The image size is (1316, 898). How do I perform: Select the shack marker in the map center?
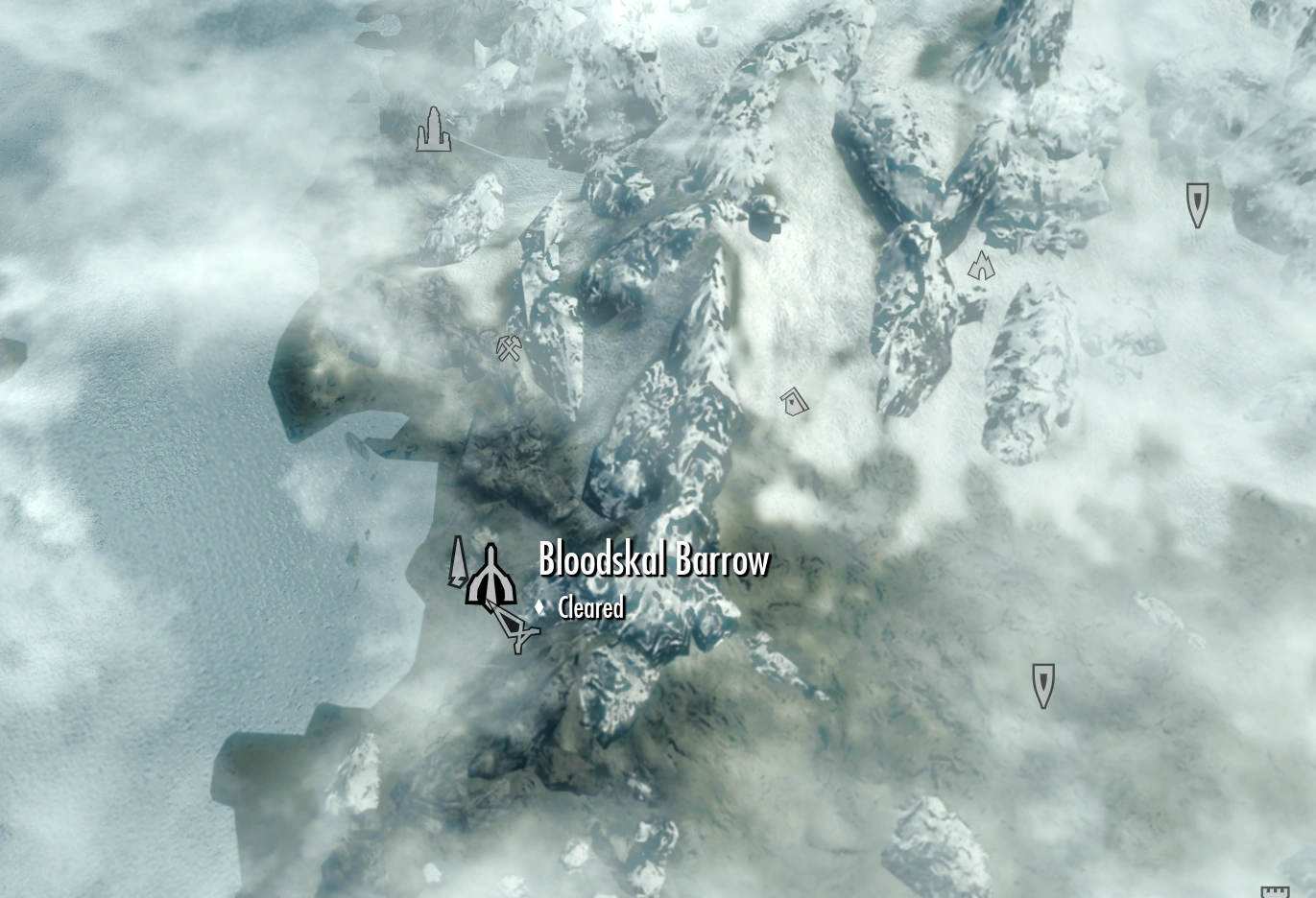(x=793, y=399)
